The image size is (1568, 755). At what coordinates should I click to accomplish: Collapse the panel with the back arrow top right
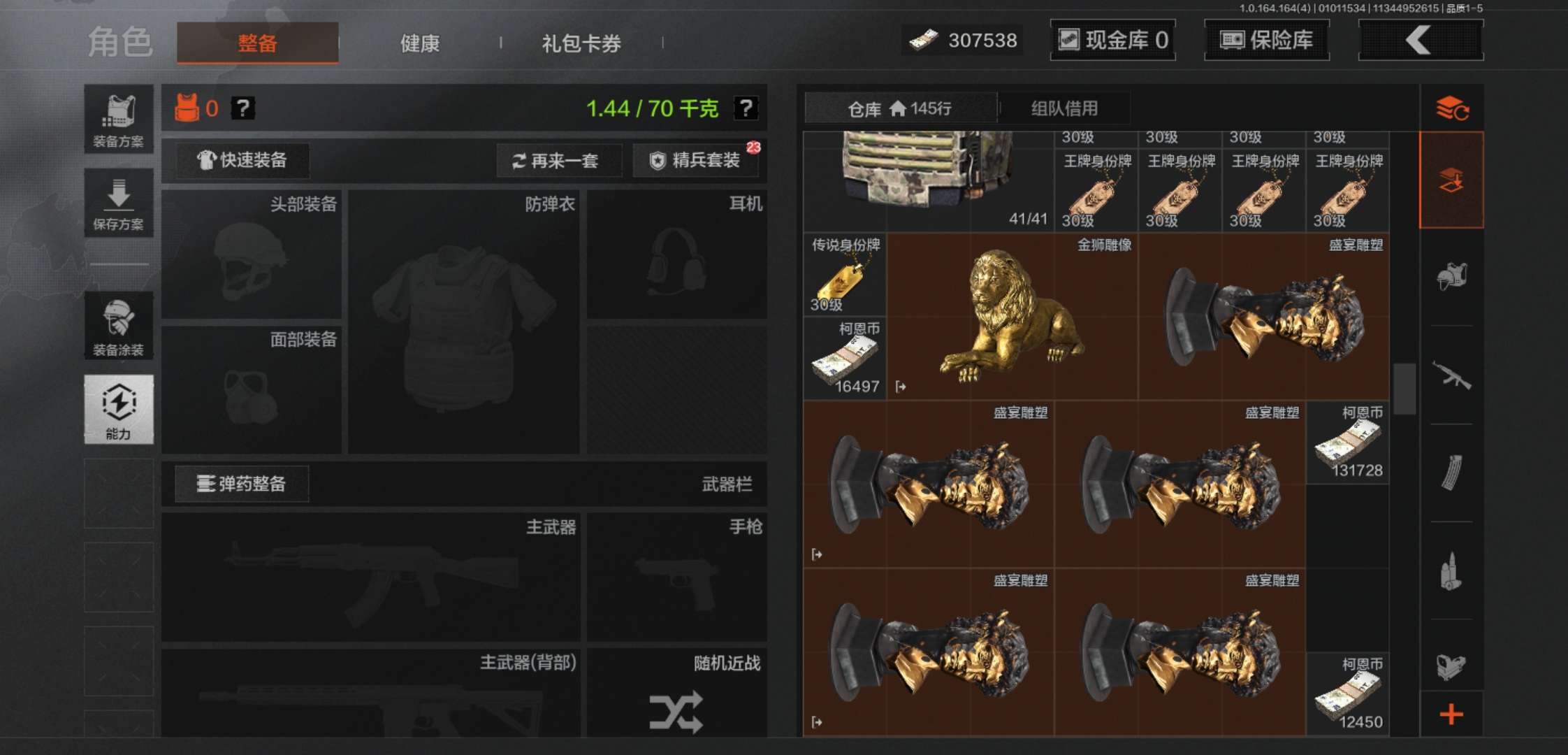[x=1420, y=40]
